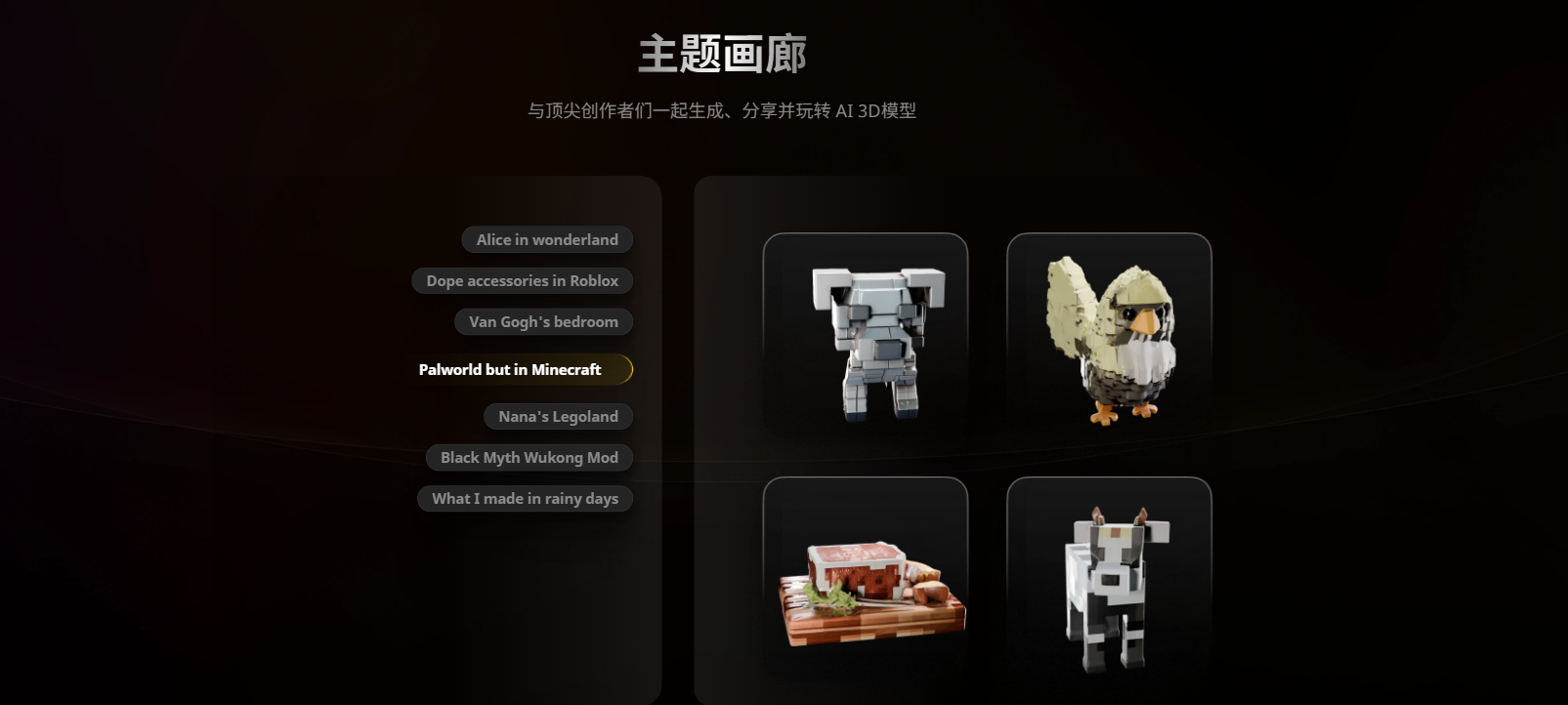The image size is (1568, 705).
Task: Open the "Dope accessories in Roblox" gallery
Action: click(x=522, y=280)
